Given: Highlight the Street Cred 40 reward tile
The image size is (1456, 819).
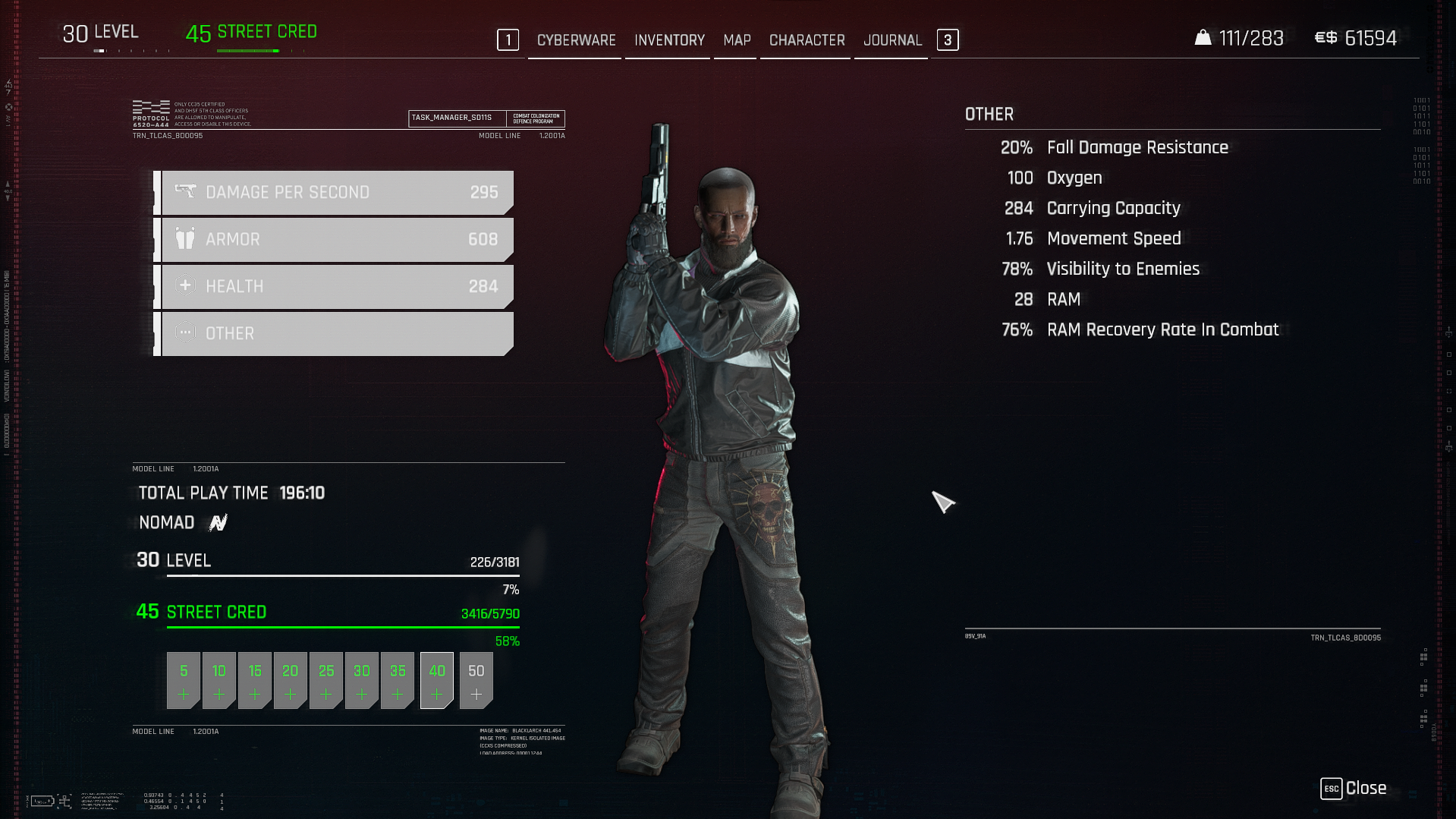Looking at the screenshot, I should (437, 680).
